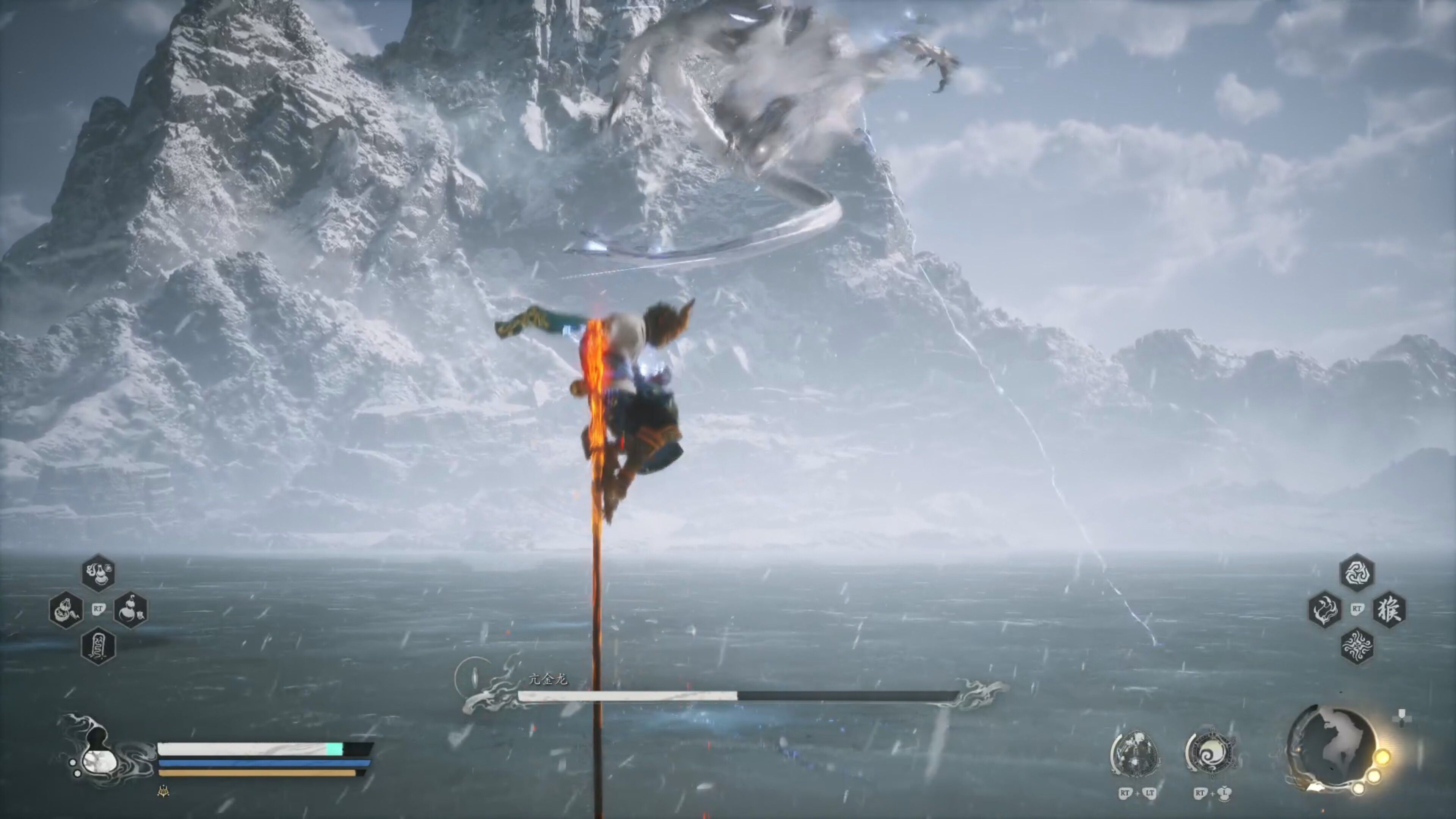This screenshot has width=1456, height=819.
Task: Cast the triple-swirl spell in the top hexagon
Action: click(1357, 573)
